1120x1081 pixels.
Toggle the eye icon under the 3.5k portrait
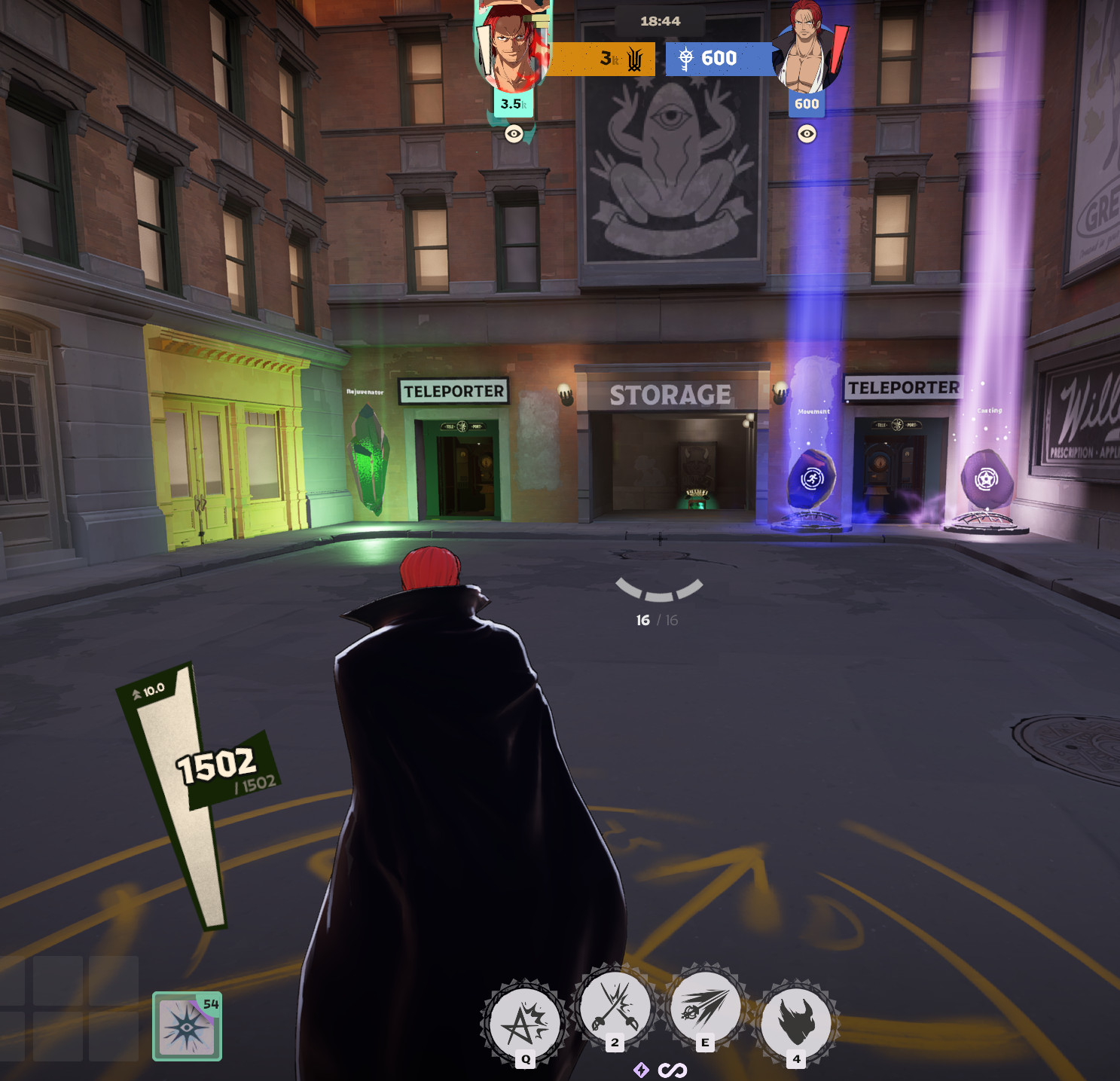coord(514,134)
